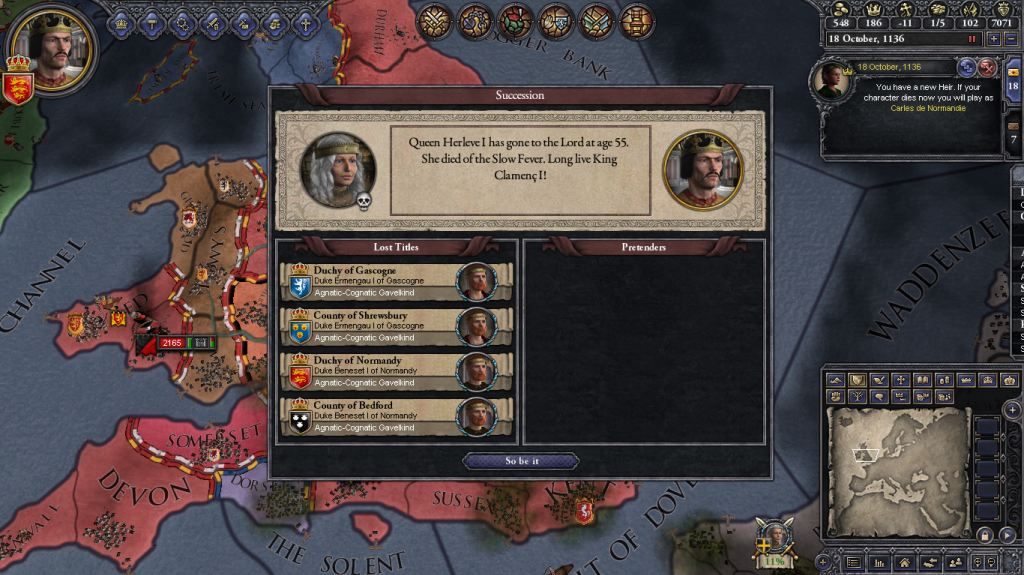Open King Clamenç I's portrait in the succession panel
Image resolution: width=1024 pixels, height=575 pixels.
tap(702, 169)
